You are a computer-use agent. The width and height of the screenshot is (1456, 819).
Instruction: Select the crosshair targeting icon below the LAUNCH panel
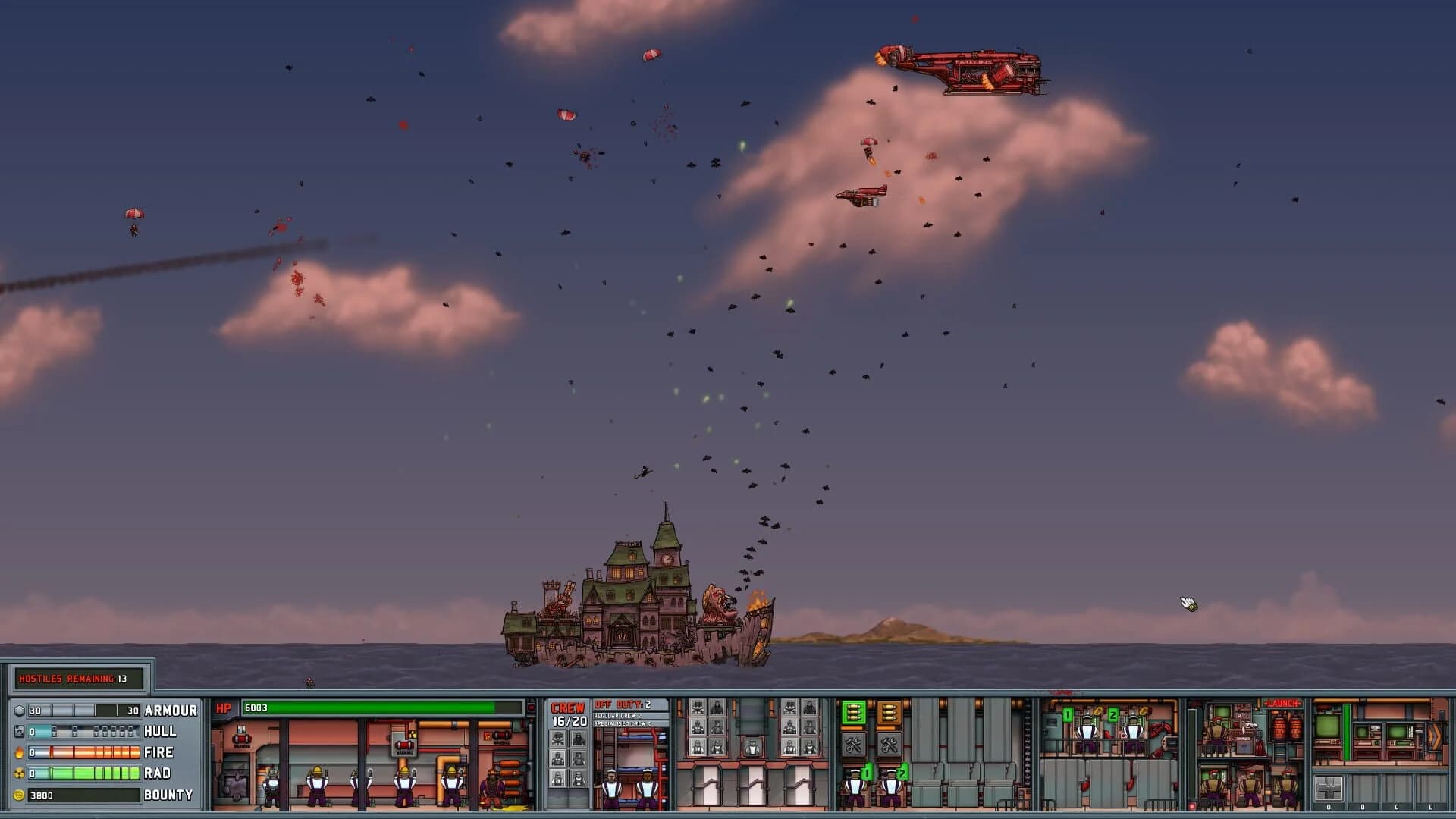[1329, 789]
